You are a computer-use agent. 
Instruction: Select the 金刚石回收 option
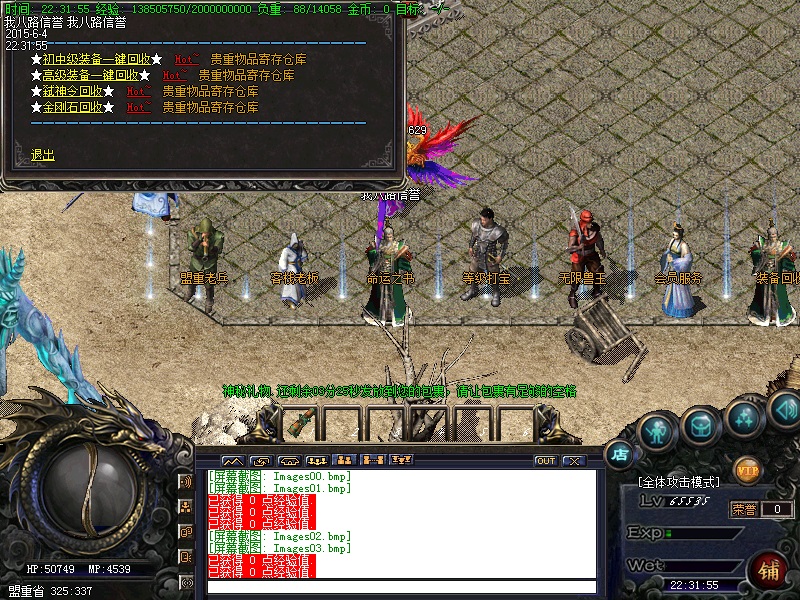[73, 107]
